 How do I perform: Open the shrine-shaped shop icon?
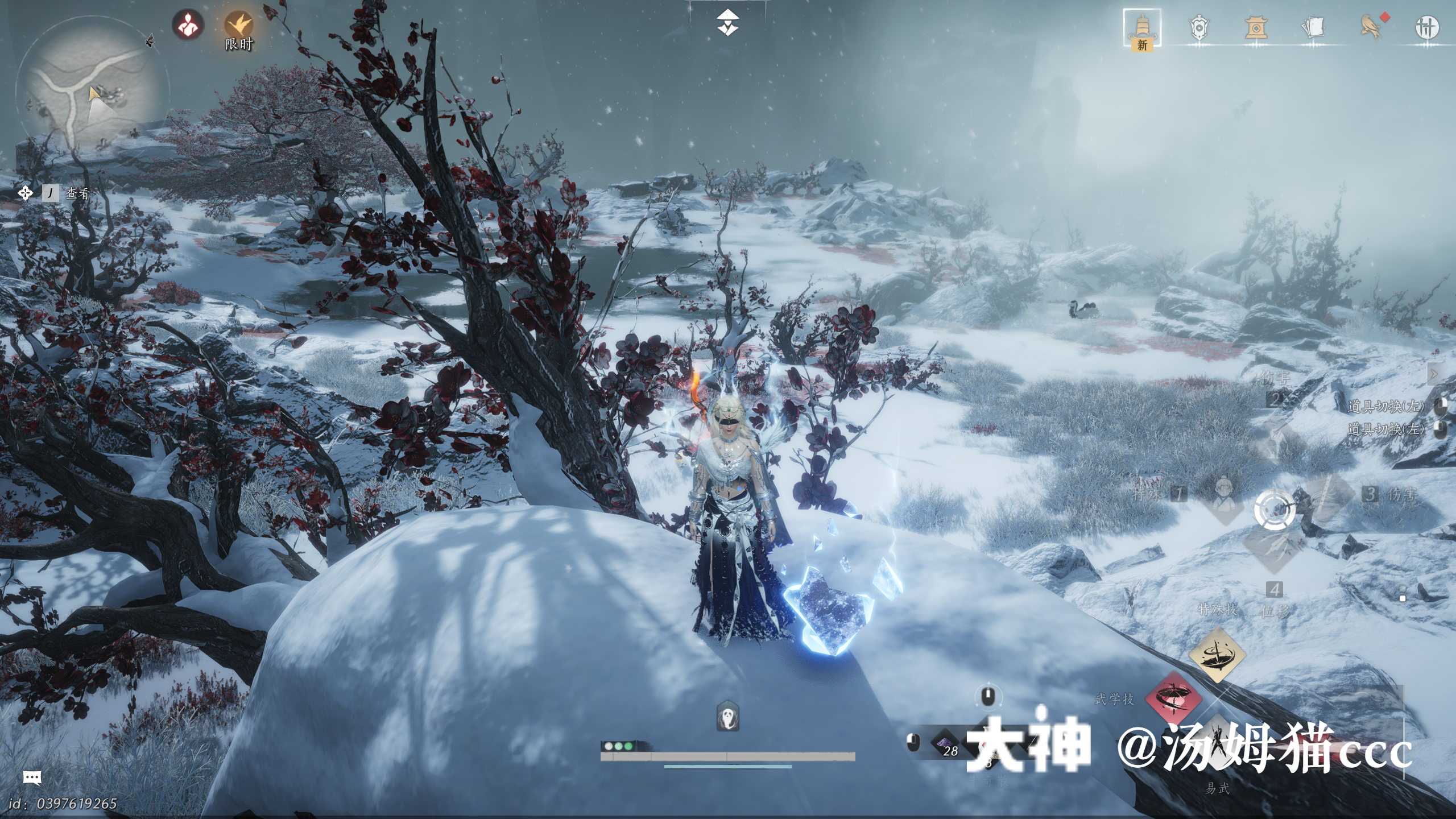(1255, 28)
